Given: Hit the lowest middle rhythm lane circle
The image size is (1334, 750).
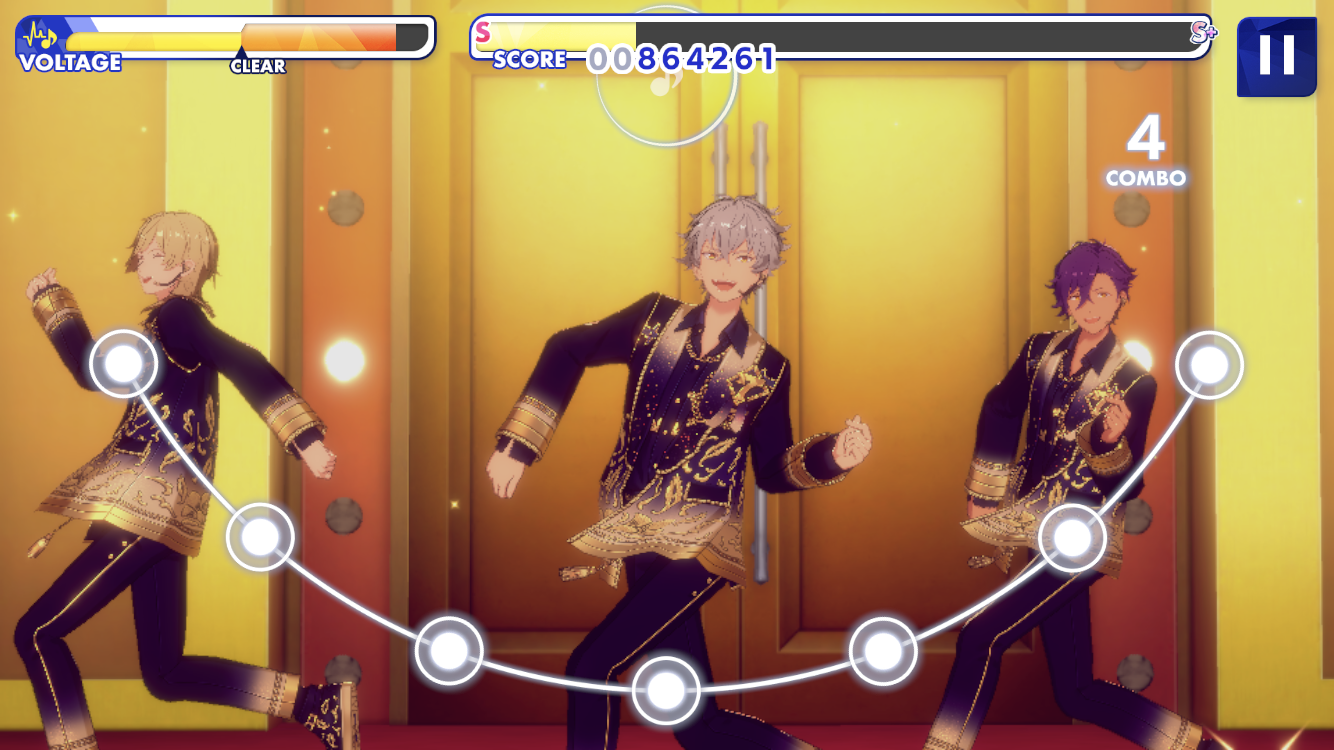Looking at the screenshot, I should click(666, 690).
